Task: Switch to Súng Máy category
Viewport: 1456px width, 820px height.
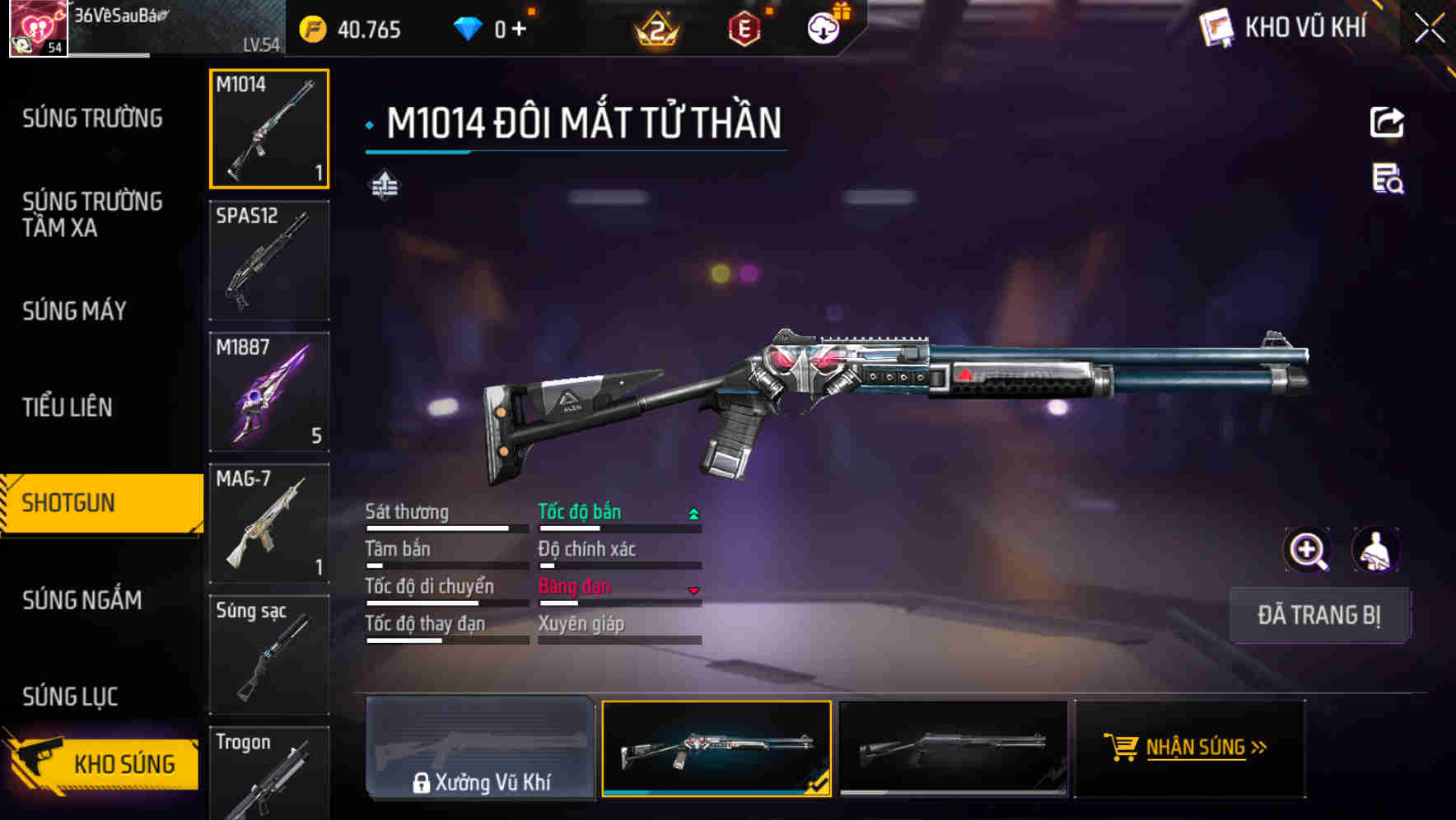Action: [74, 311]
